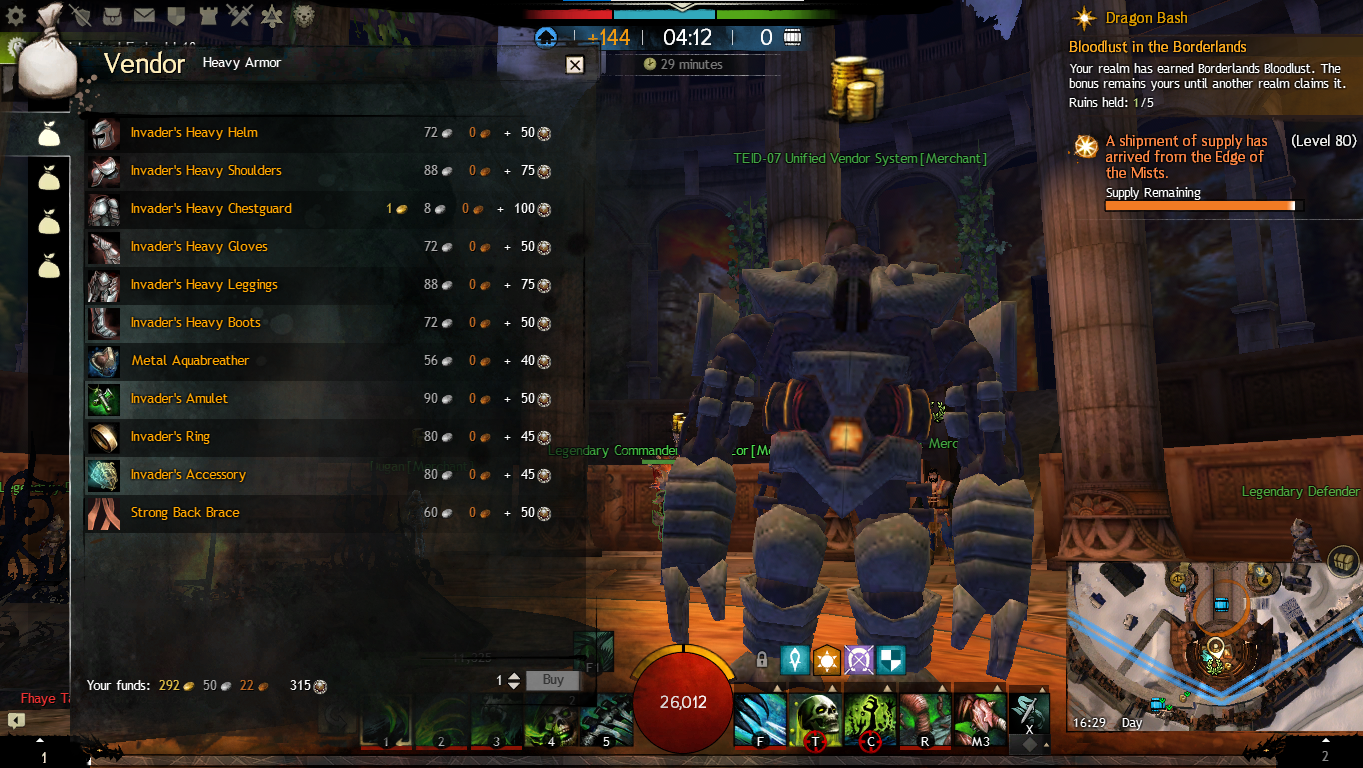Screen dimensions: 1363x768
Task: Select Strong Back Brace
Action: 185,513
